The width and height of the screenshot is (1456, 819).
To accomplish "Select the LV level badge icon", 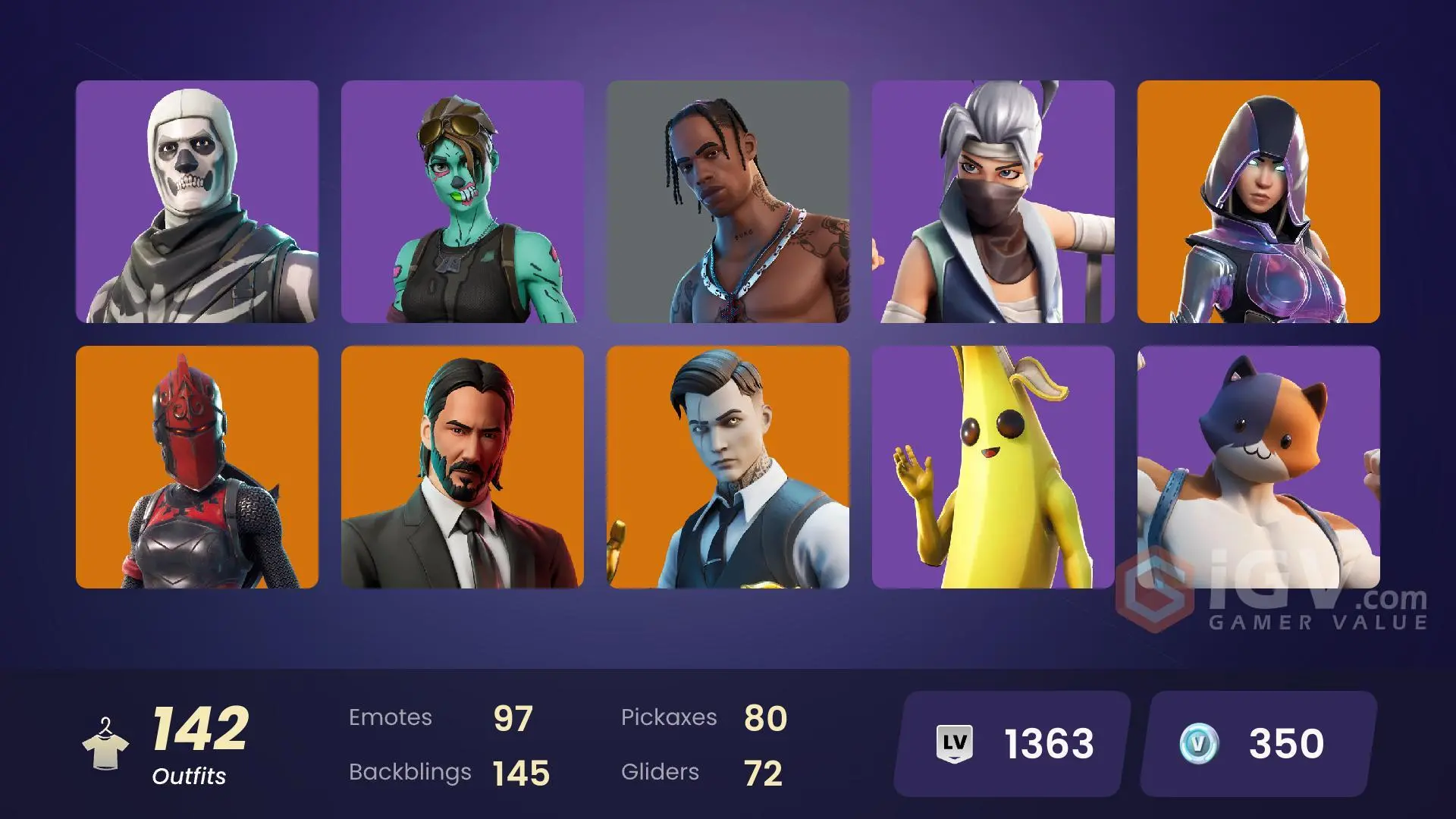I will (955, 742).
